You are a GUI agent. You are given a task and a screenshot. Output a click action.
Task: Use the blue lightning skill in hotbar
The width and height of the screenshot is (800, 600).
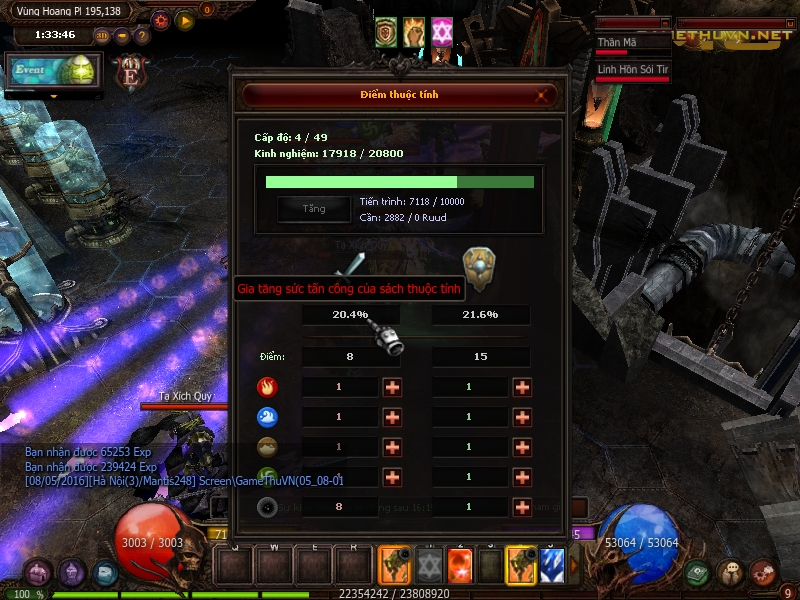552,566
